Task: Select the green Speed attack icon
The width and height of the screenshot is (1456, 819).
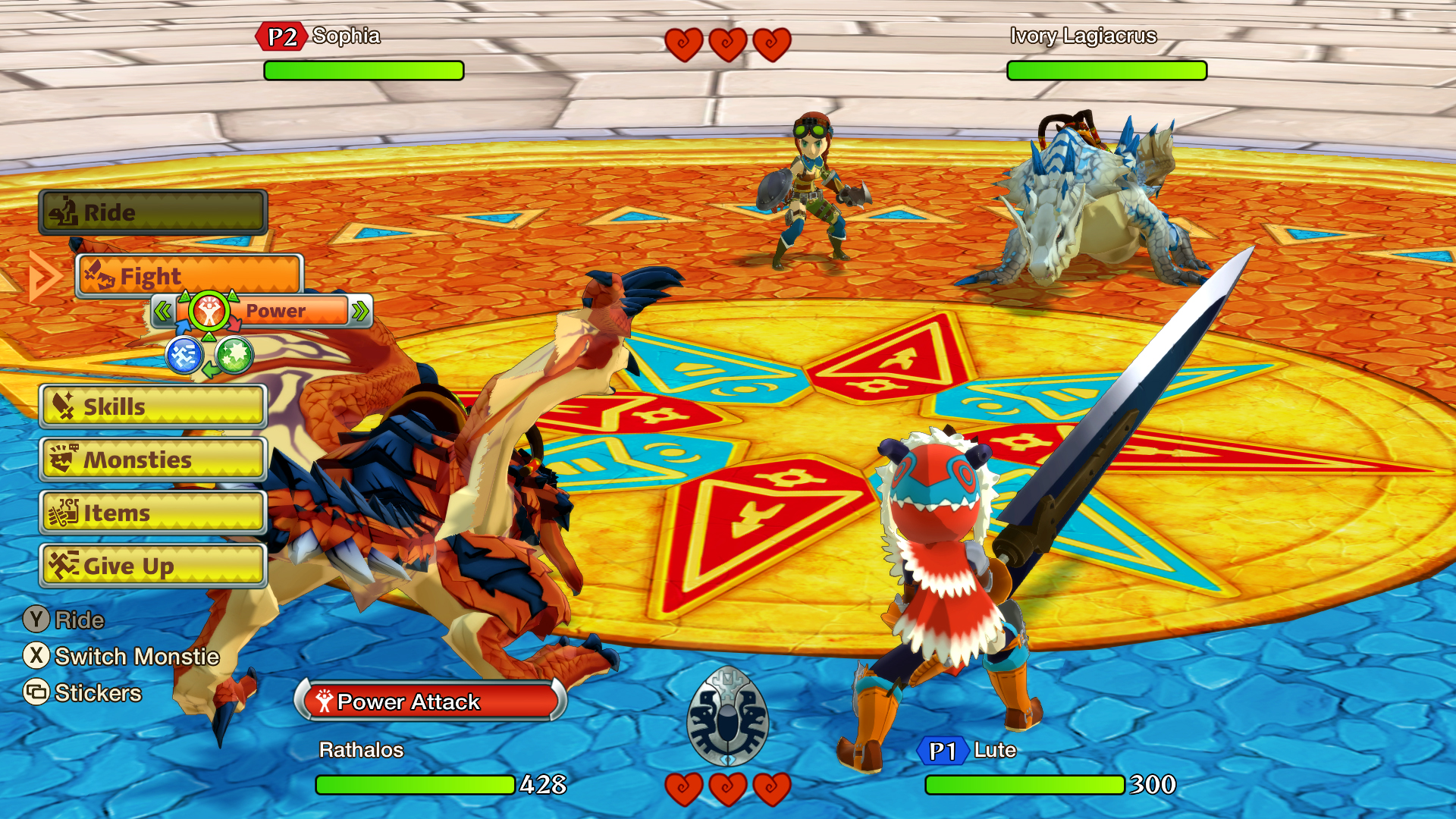Action: click(234, 354)
